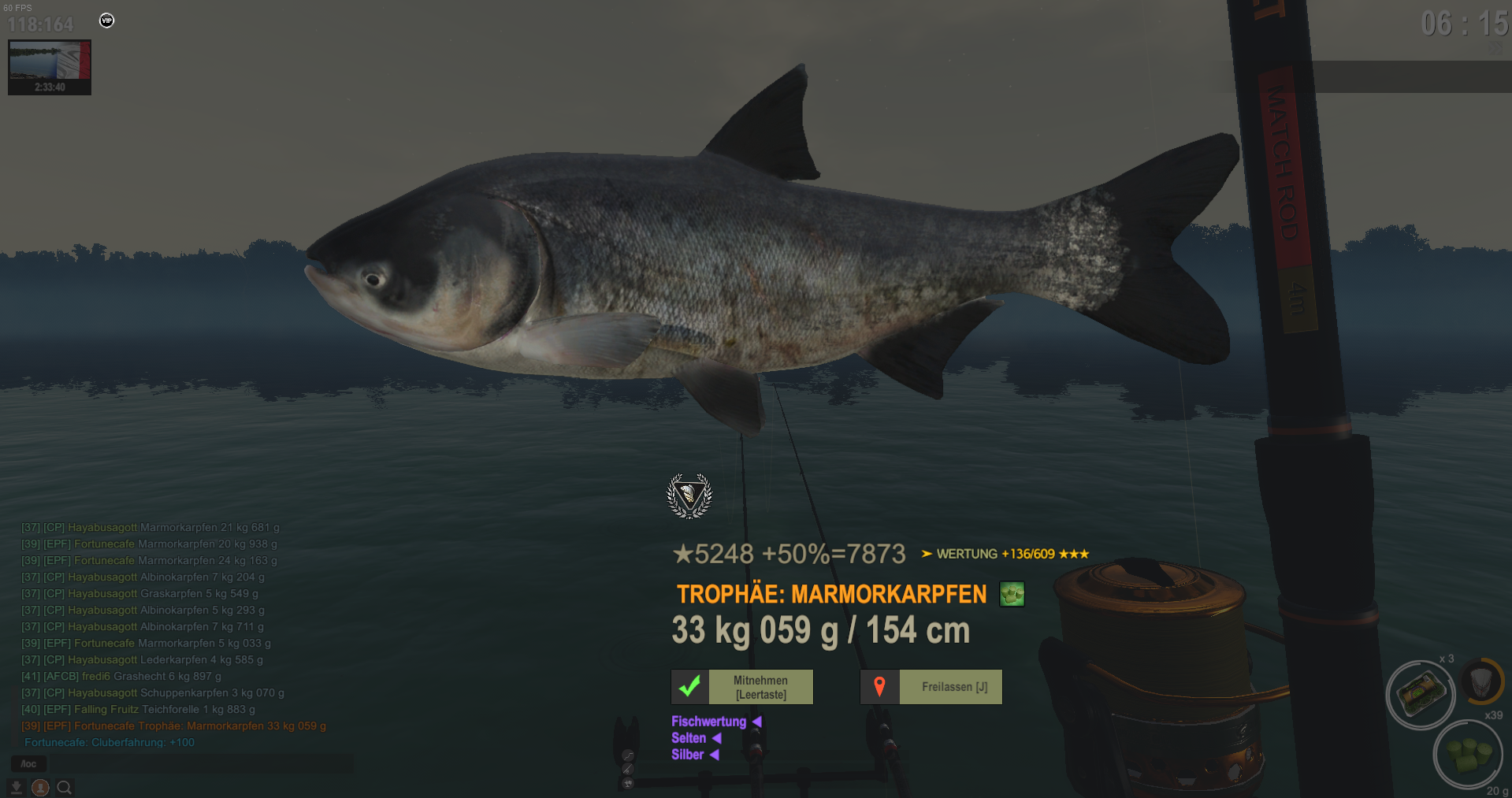This screenshot has width=1512, height=798.
Task: Click the green bait icon beside Marmorkarpfen
Action: pyautogui.click(x=1012, y=594)
